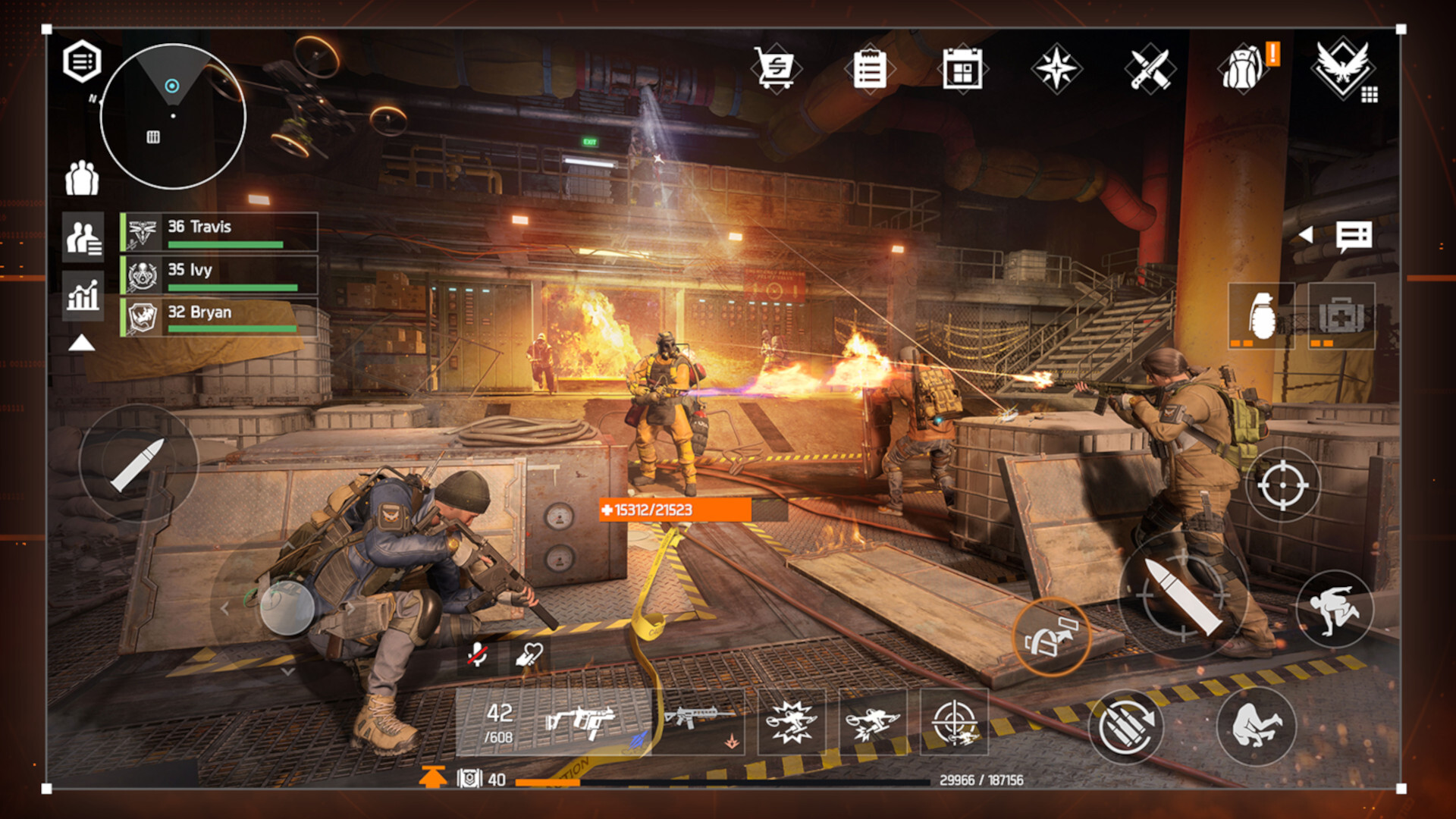Select the grenade quick-slot

1263,317
